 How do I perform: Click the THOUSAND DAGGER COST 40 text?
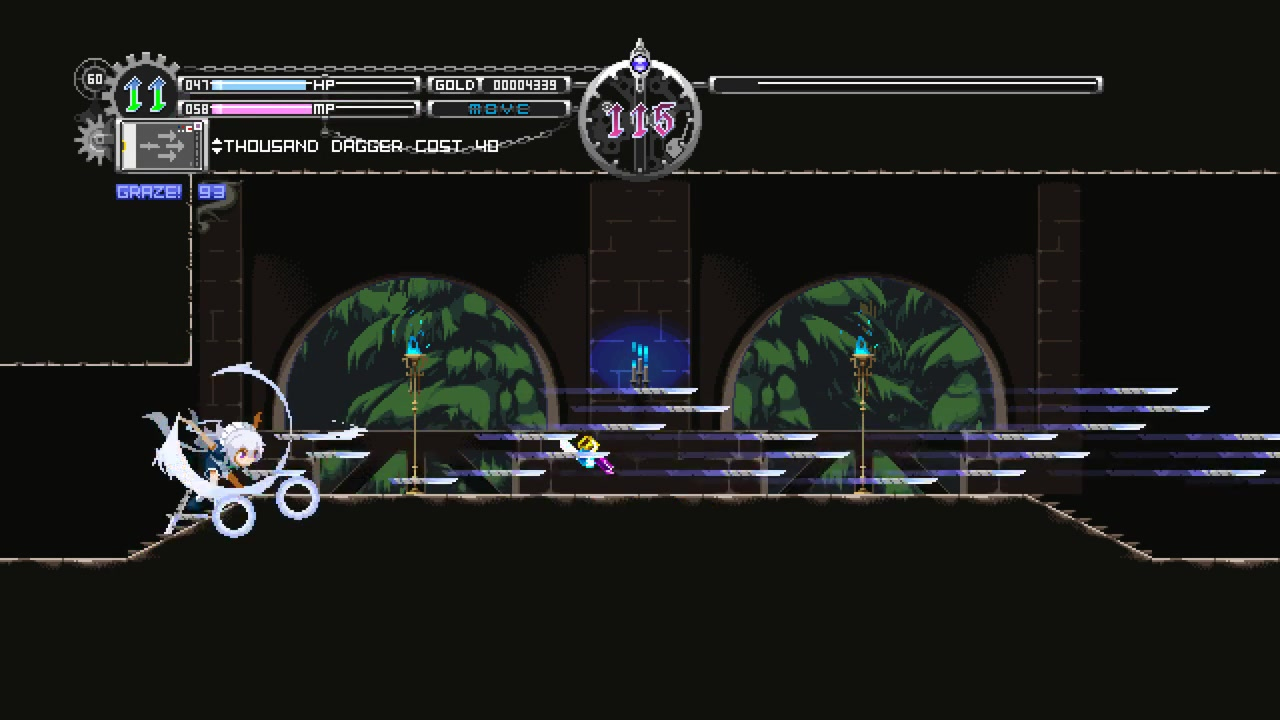[x=360, y=146]
